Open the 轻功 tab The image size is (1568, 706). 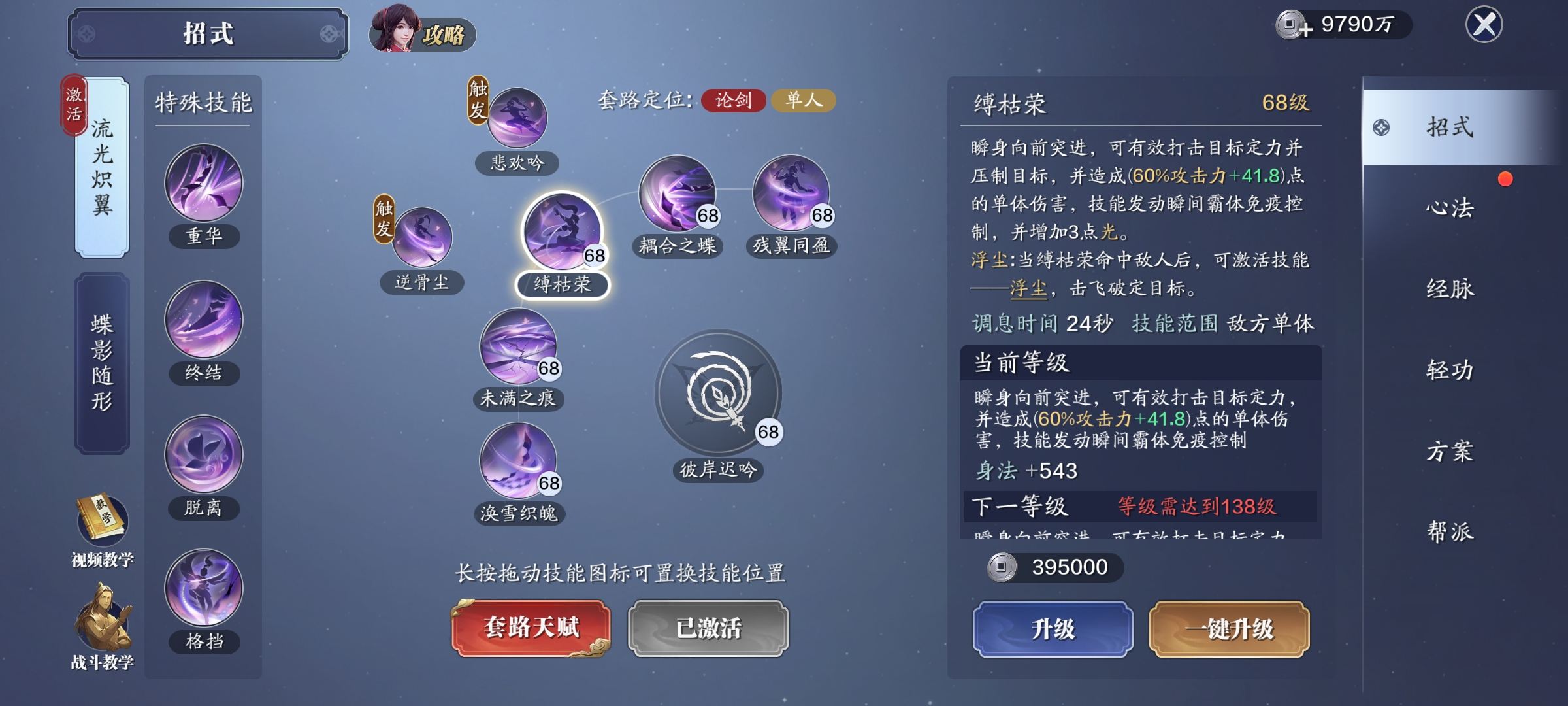[1449, 370]
